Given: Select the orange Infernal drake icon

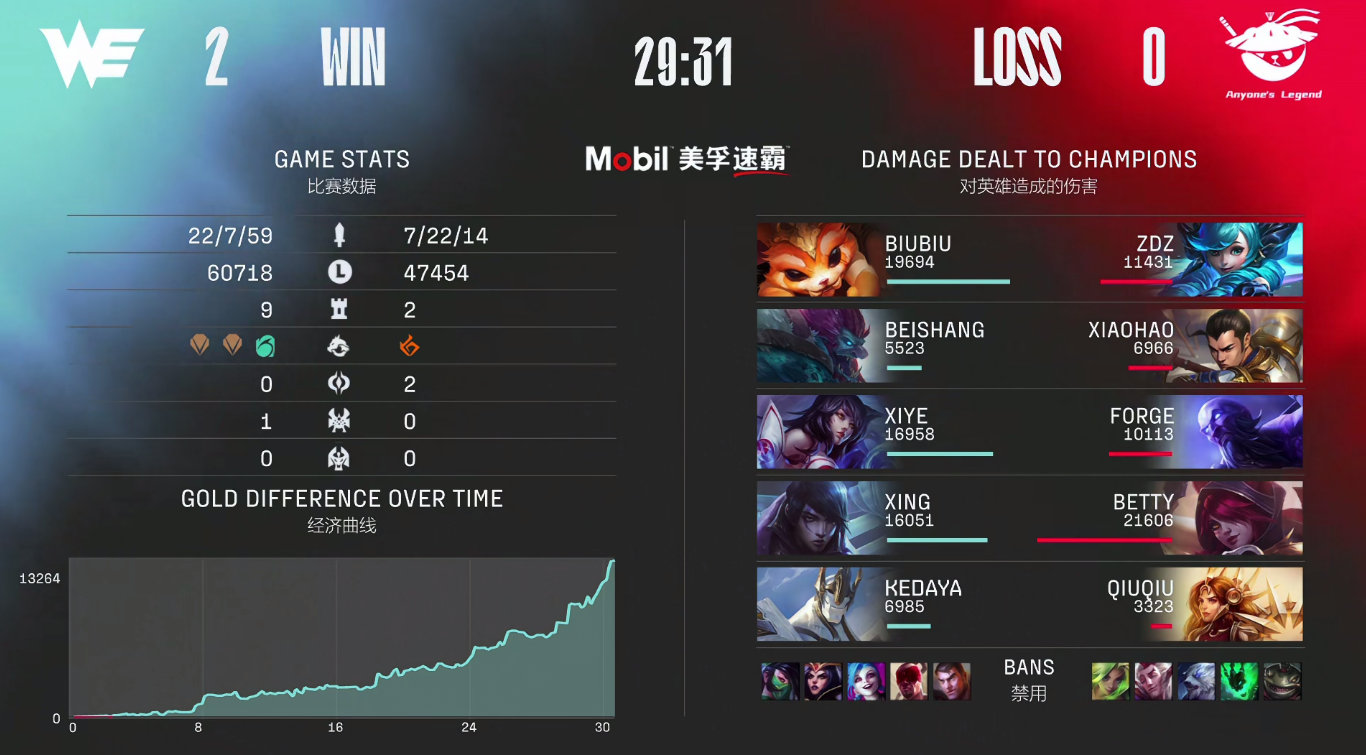Looking at the screenshot, I should [406, 346].
